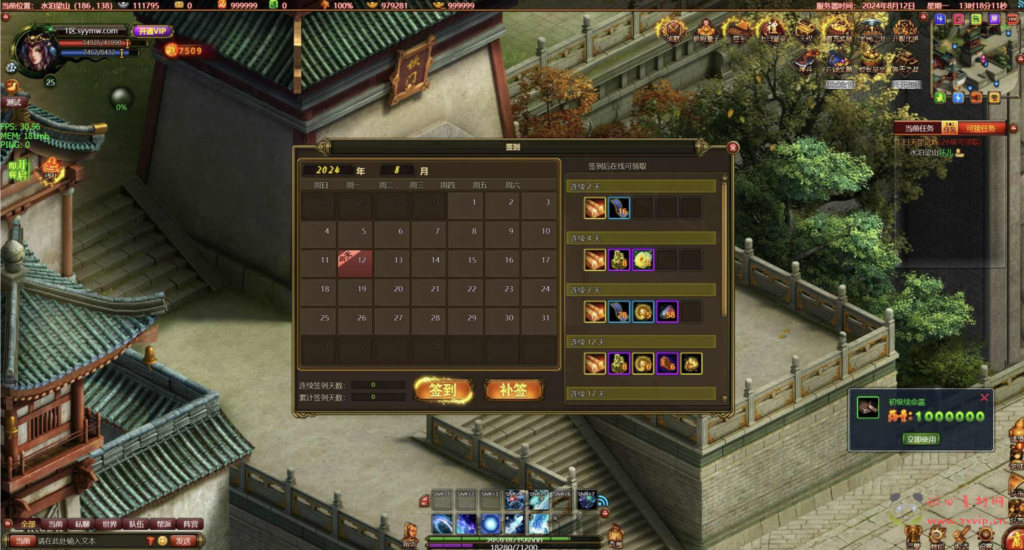Select the 队伍 team chat tab
Viewport: 1024px width, 550px height.
136,524
